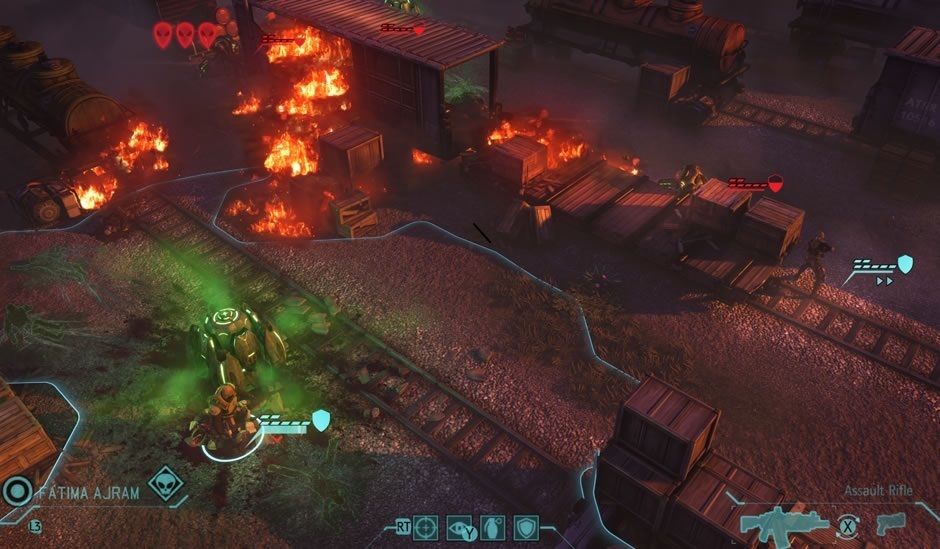The width and height of the screenshot is (940, 549).
Task: Use the Hunker Down shield ability
Action: click(x=526, y=527)
